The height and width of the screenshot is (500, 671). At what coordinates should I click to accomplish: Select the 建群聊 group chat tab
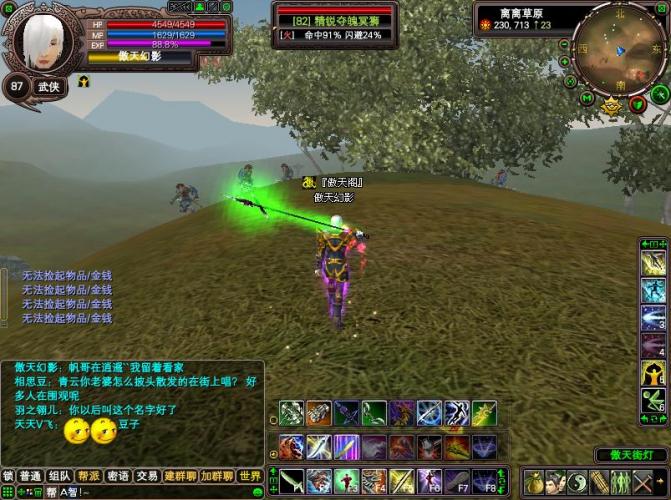(x=180, y=476)
